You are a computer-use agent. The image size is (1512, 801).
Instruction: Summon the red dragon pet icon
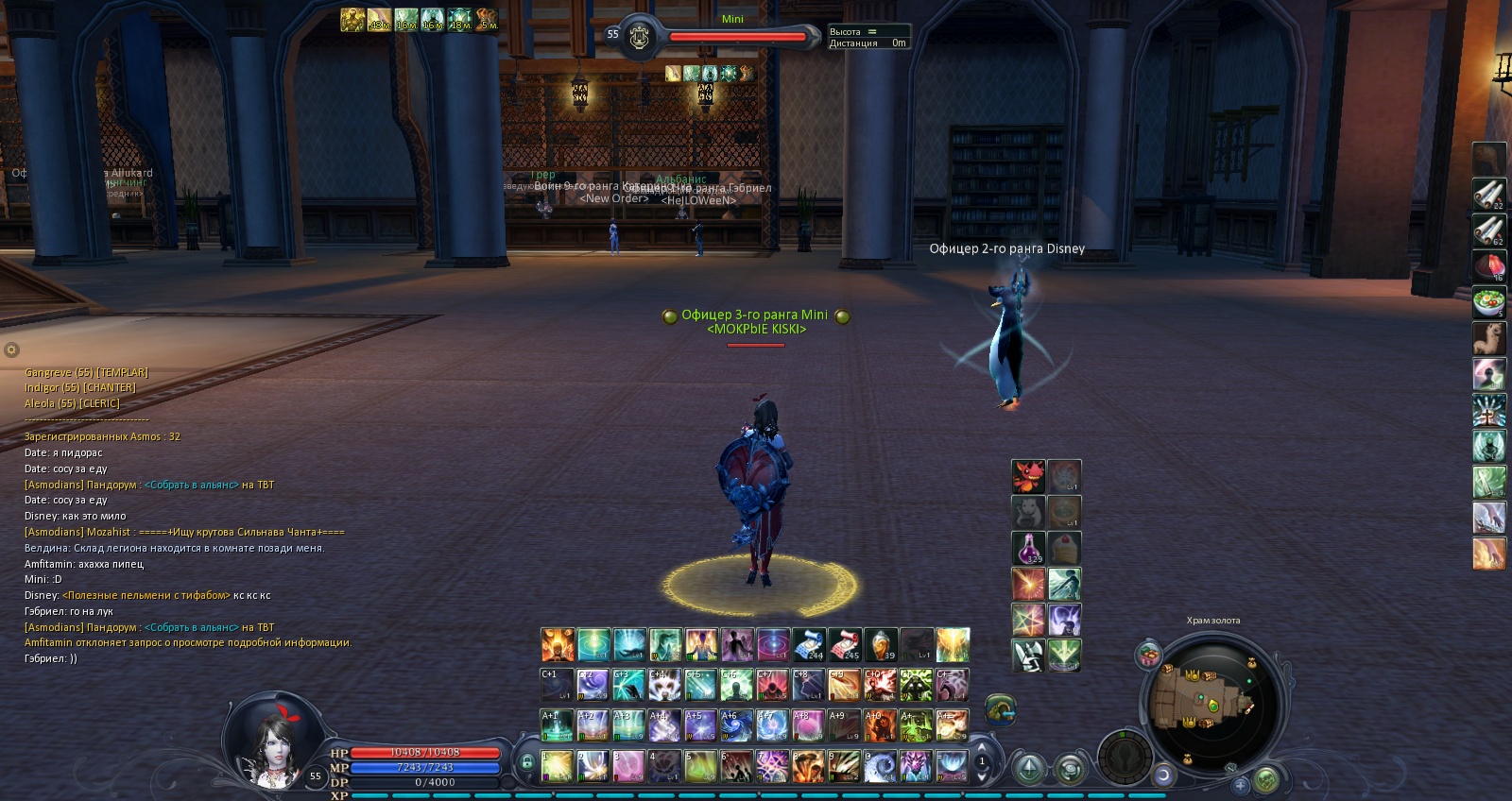tap(1028, 477)
